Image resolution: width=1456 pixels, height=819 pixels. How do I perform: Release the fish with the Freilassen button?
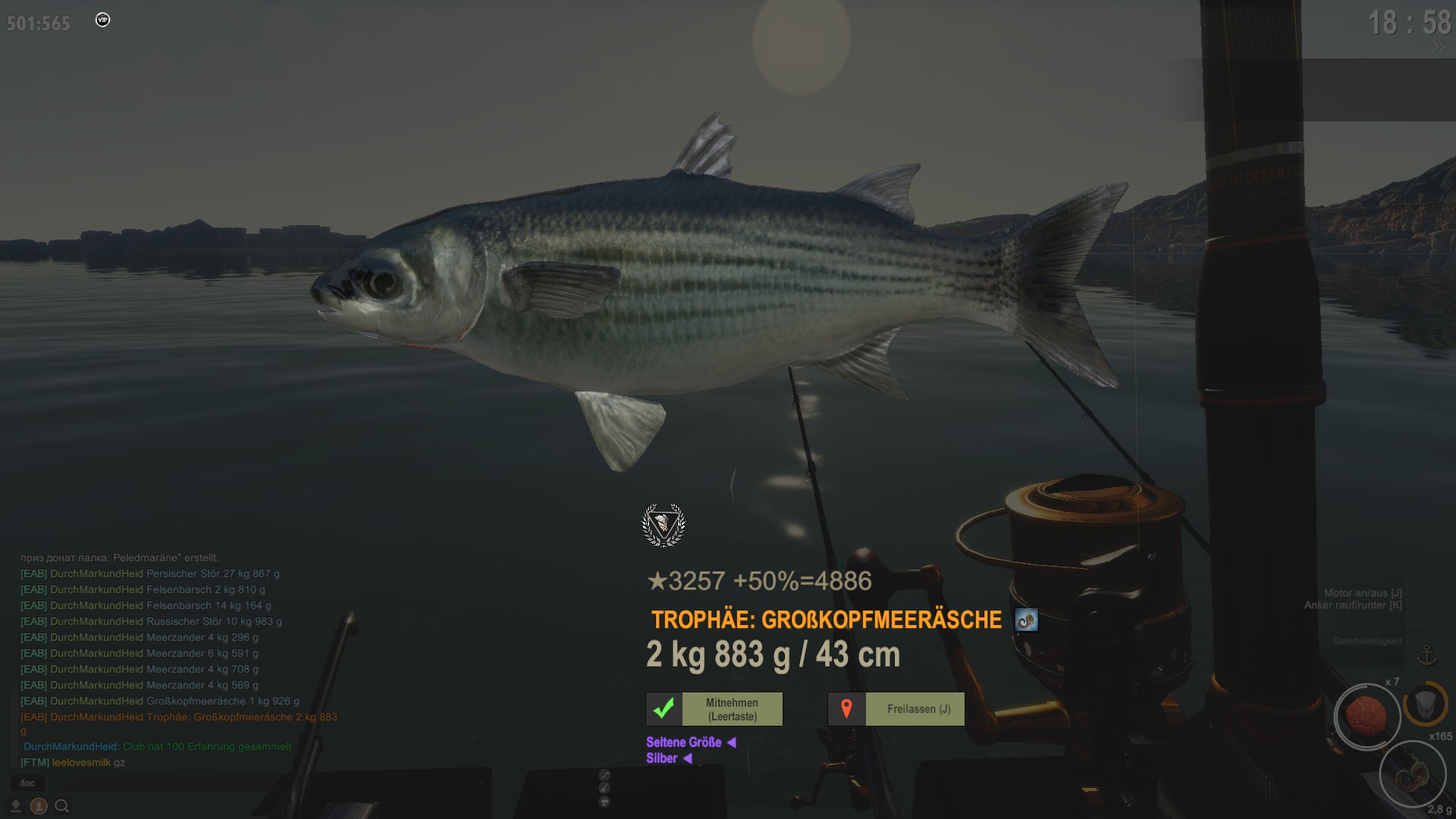(896, 709)
